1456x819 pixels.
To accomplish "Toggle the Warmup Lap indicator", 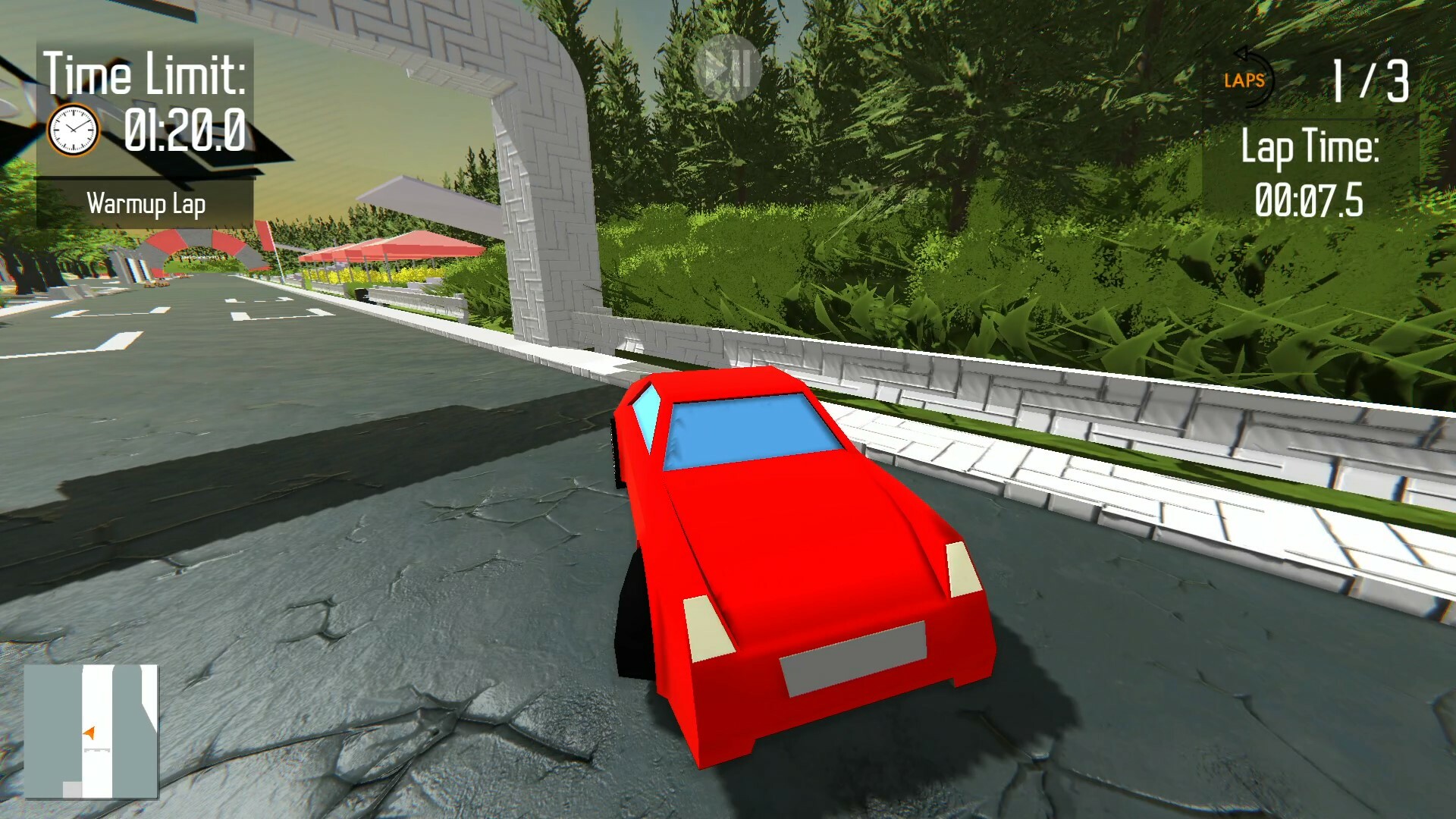I will pyautogui.click(x=149, y=203).
